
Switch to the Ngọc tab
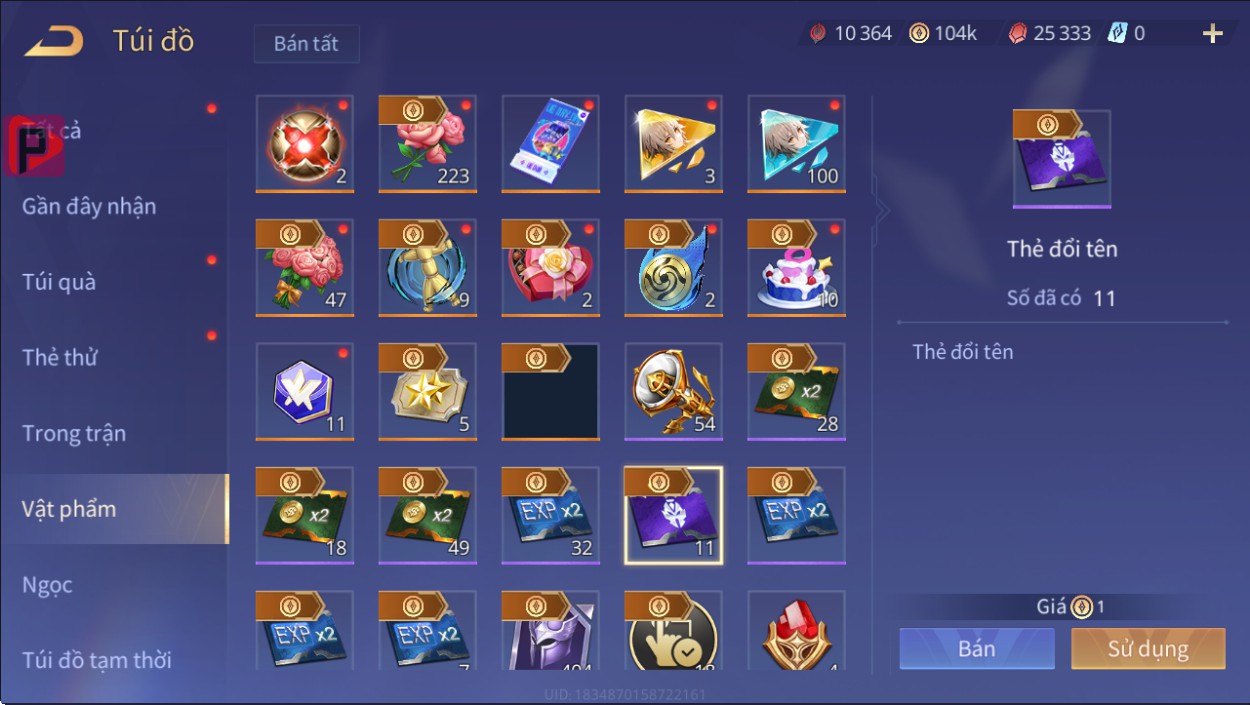tap(47, 585)
